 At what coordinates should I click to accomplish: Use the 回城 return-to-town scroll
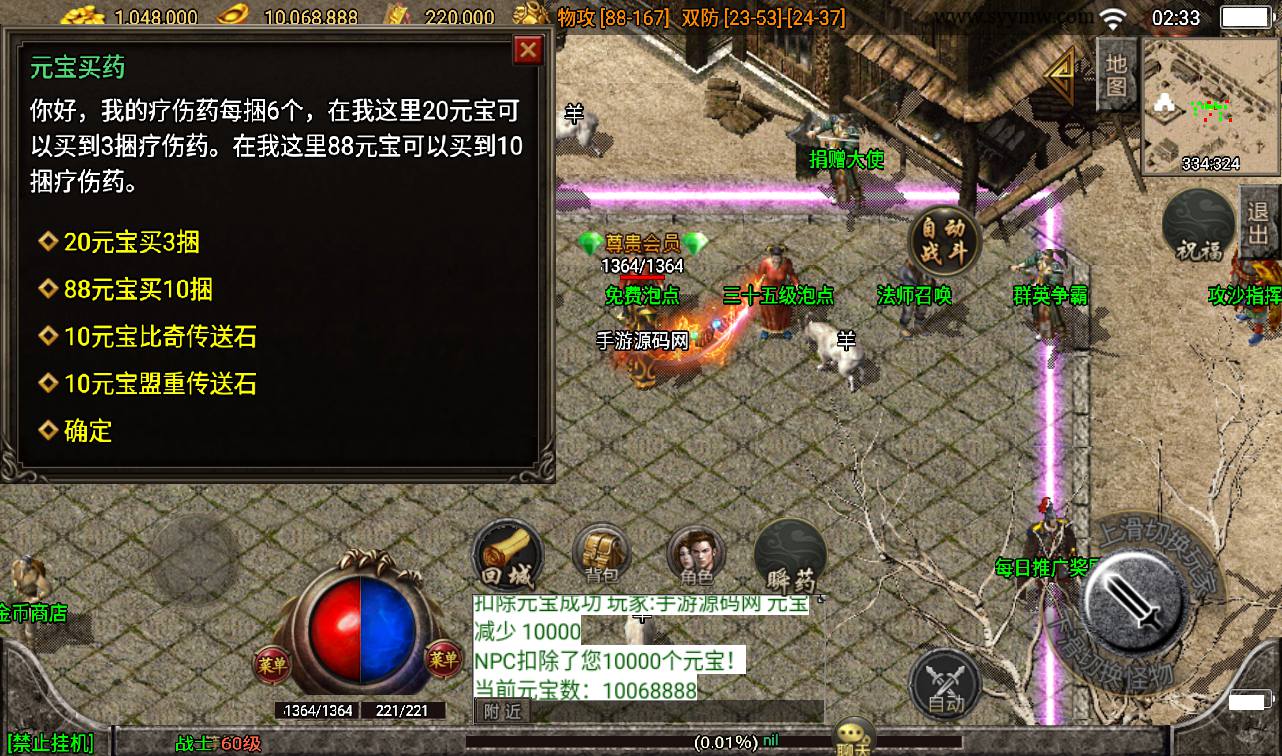coord(508,555)
